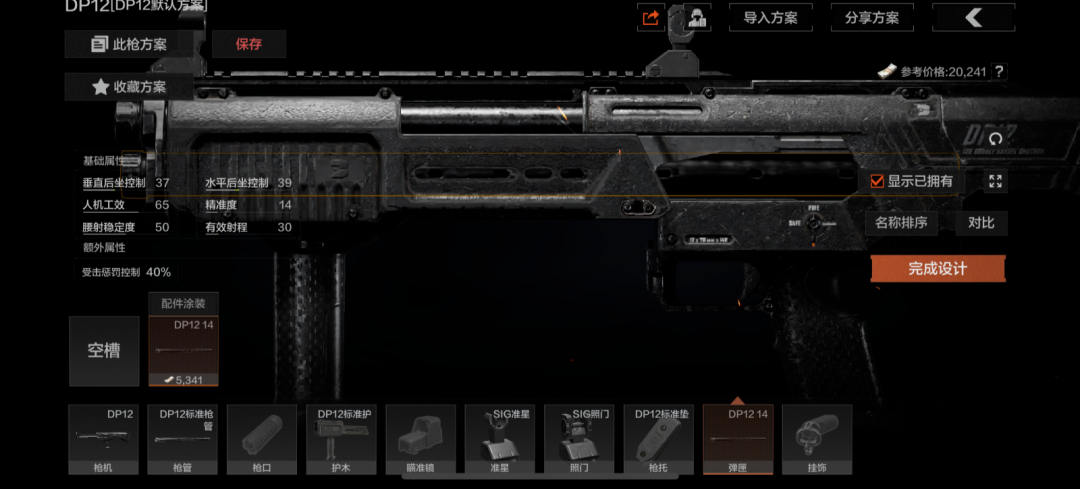This screenshot has width=1080, height=489.
Task: Expand weapon view to fullscreen
Action: (x=995, y=181)
